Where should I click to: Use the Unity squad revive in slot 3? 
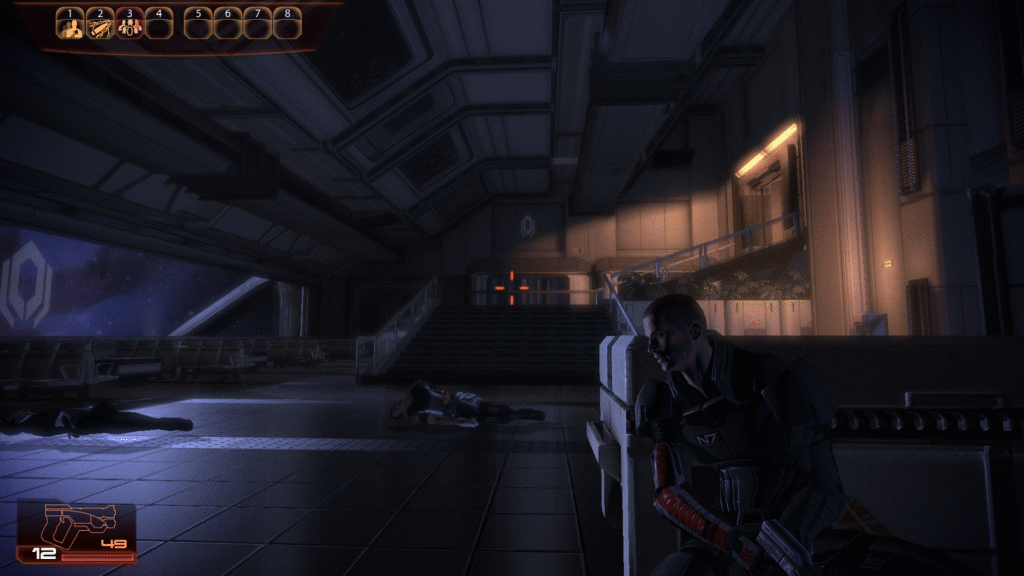pyautogui.click(x=129, y=27)
